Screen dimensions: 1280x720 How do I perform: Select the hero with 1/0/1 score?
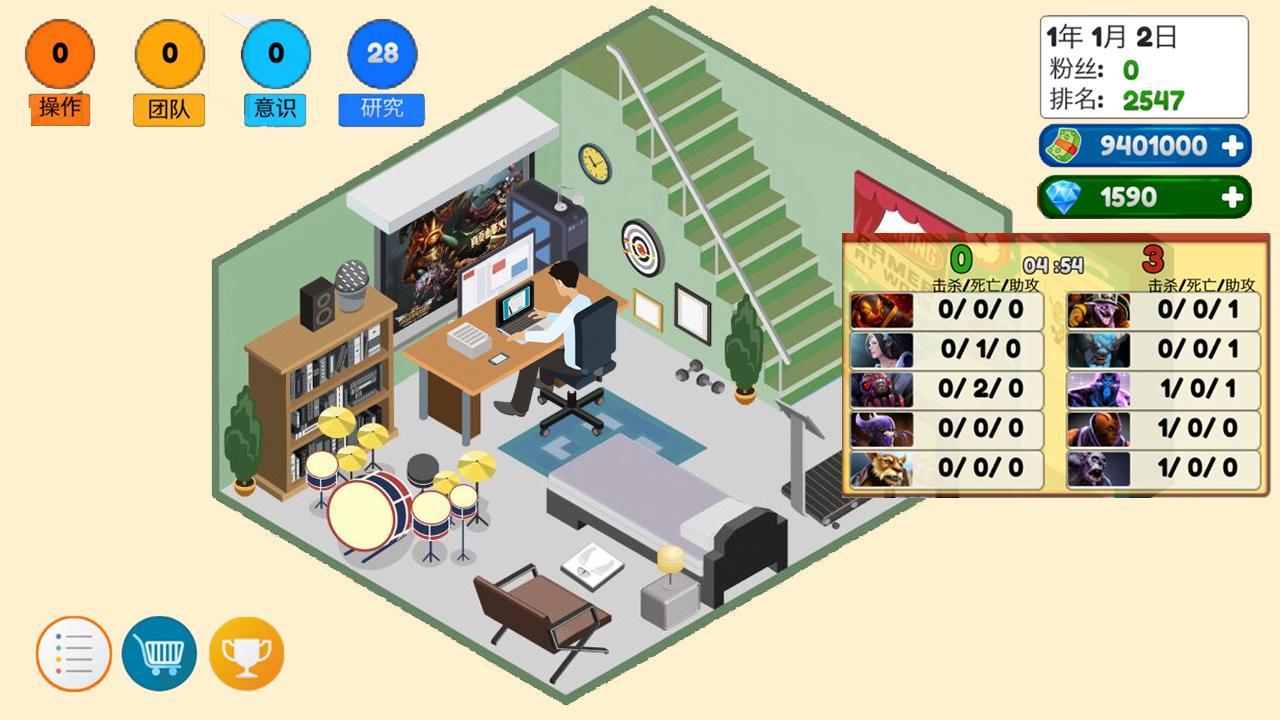pyautogui.click(x=1099, y=388)
